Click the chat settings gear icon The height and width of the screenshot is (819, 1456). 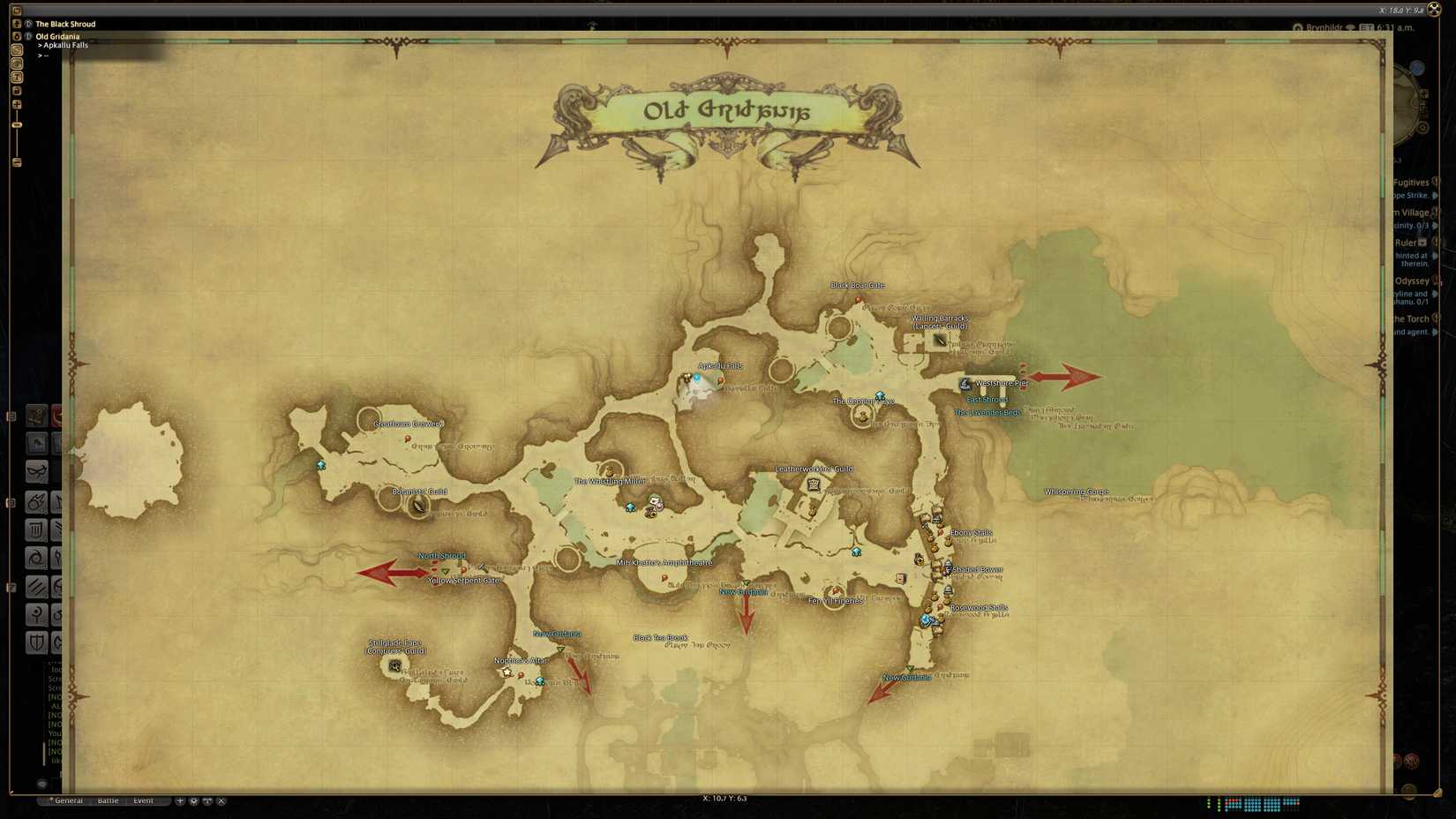(193, 800)
